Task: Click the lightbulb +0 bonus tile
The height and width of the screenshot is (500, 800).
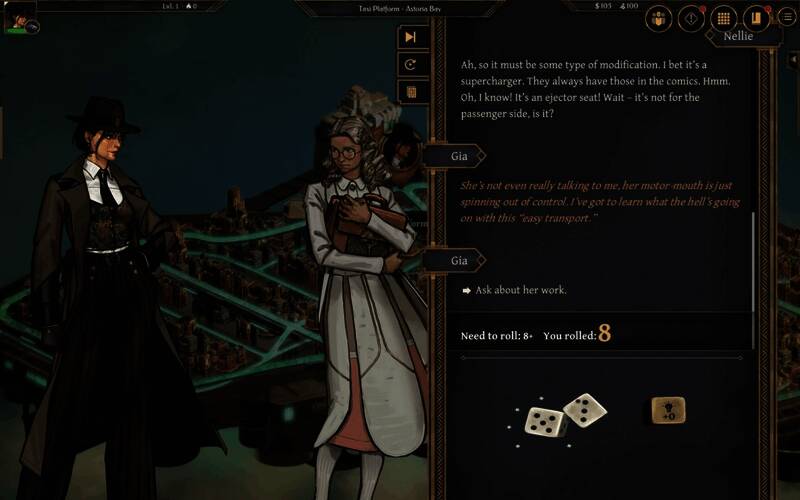Action: click(x=668, y=410)
